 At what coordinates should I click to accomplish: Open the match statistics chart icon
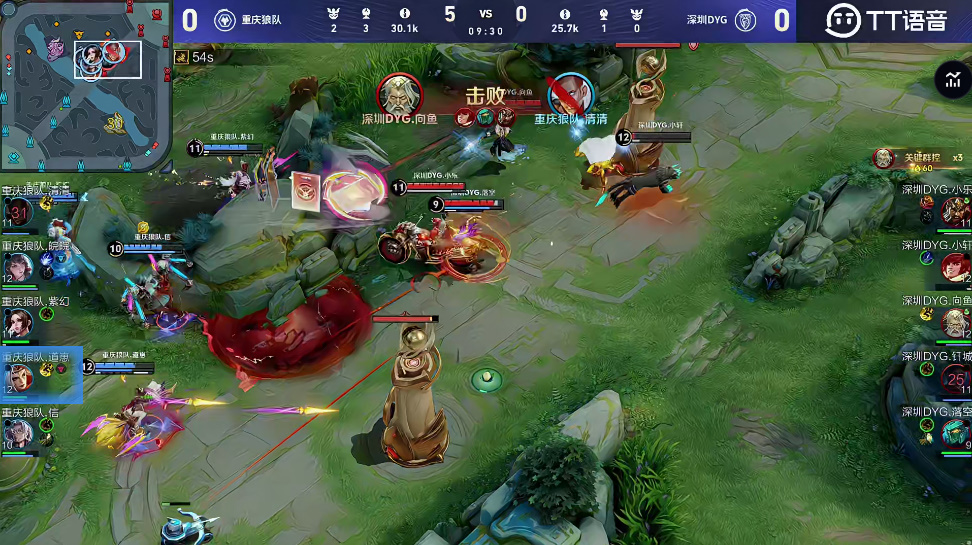950,81
